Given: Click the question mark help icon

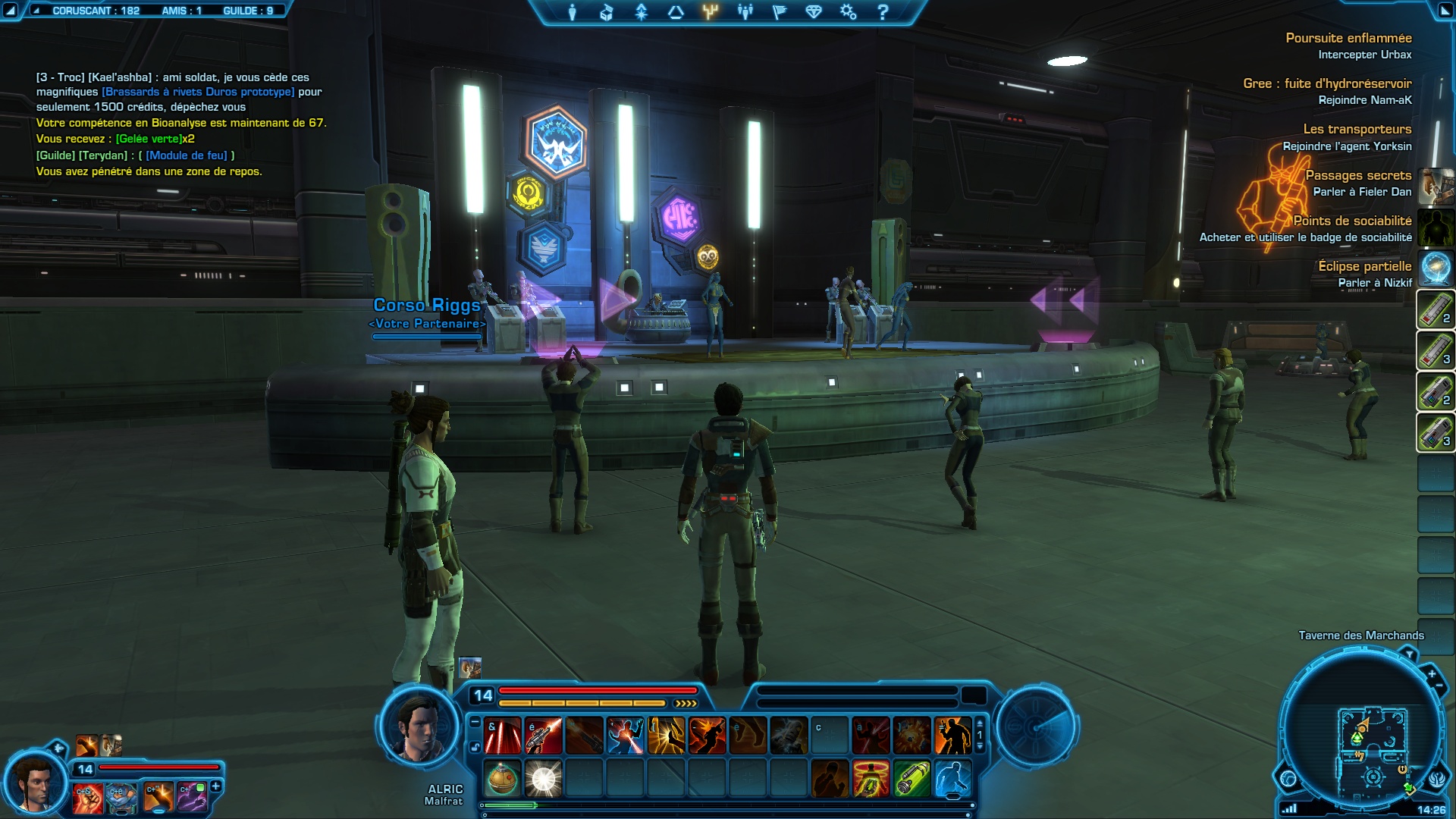Looking at the screenshot, I should pos(882,12).
